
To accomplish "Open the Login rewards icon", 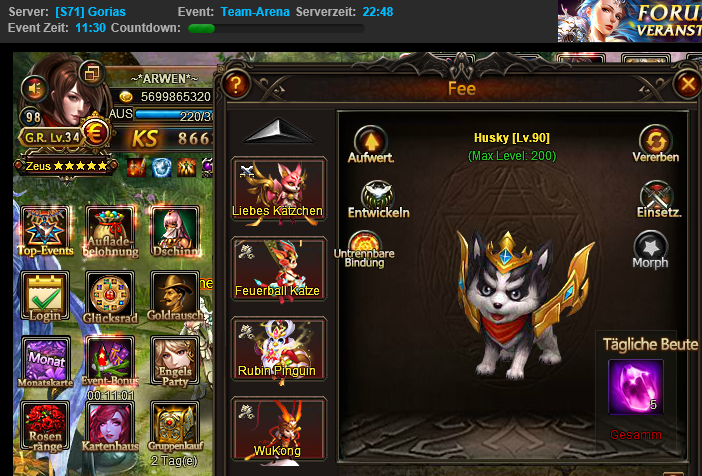I will click(x=46, y=297).
